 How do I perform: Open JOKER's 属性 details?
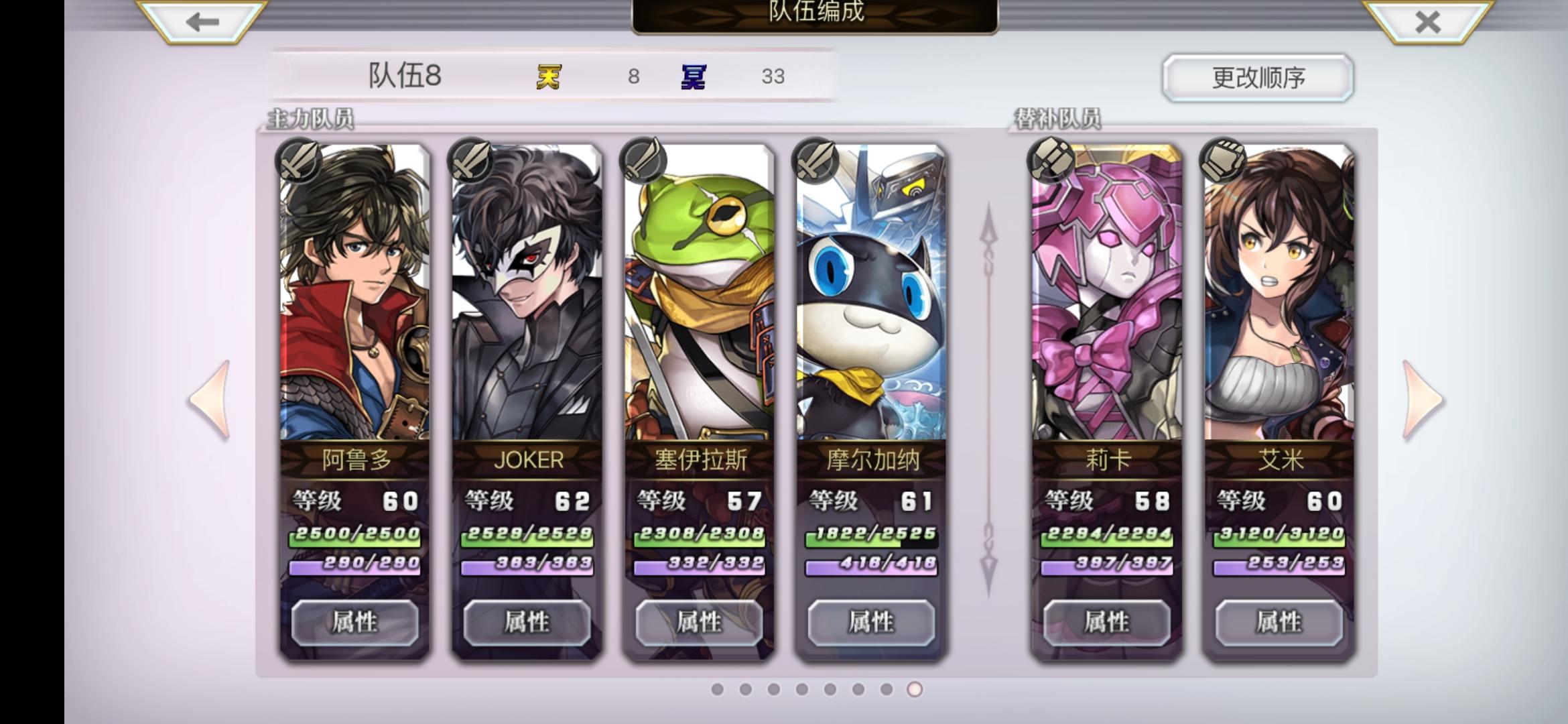528,622
